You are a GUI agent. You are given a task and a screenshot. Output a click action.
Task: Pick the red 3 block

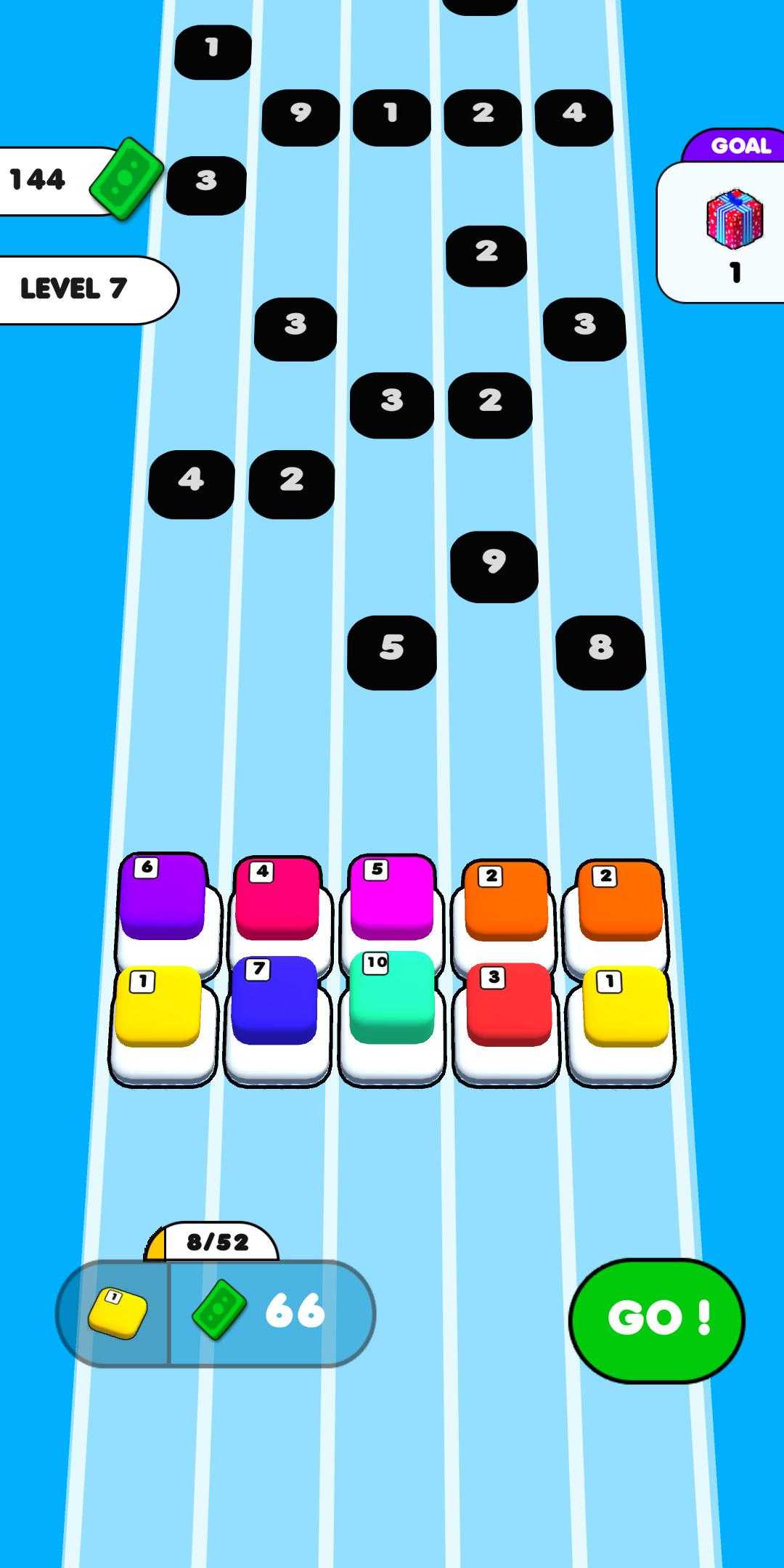click(508, 1003)
